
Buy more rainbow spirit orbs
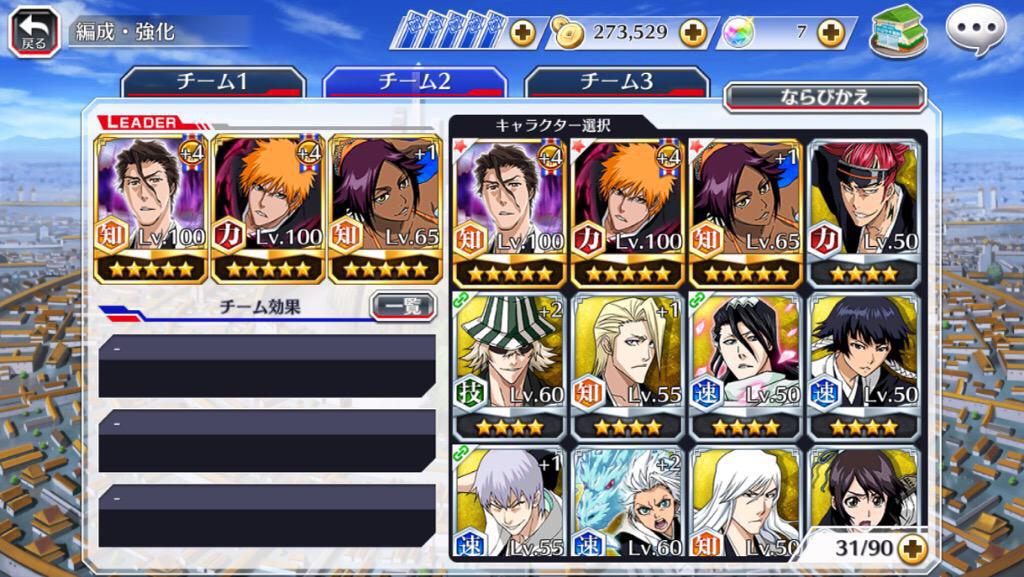coord(830,32)
